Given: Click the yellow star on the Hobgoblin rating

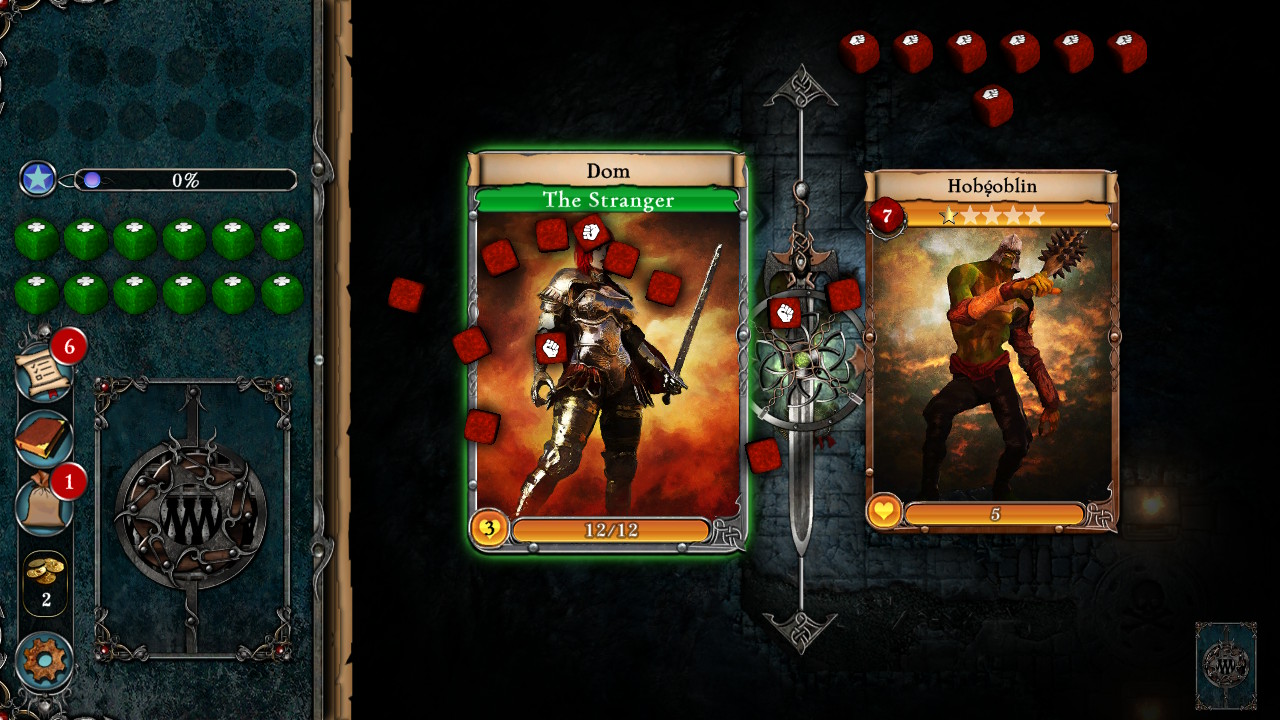Looking at the screenshot, I should point(948,212).
